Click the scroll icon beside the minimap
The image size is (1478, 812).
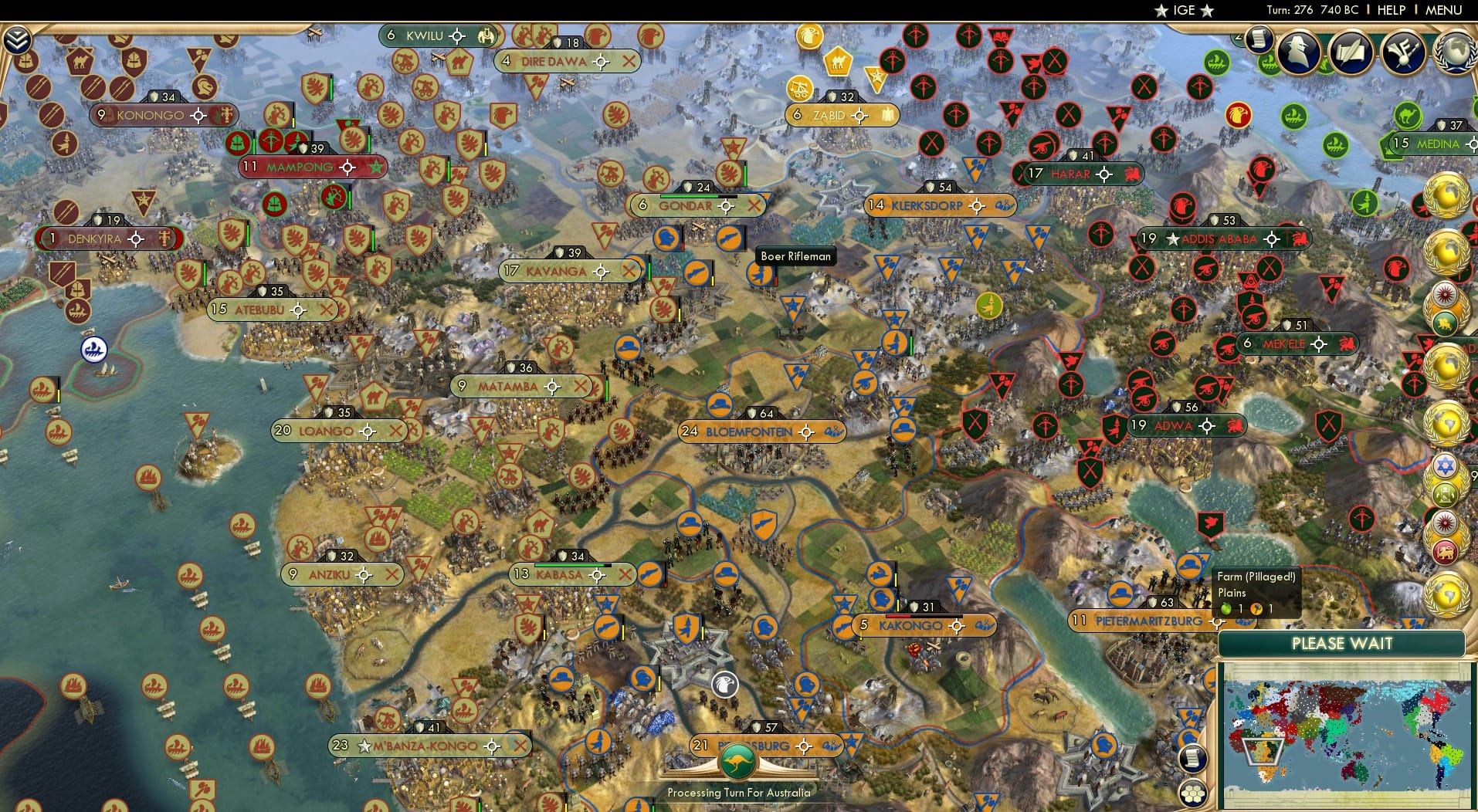[x=1194, y=758]
